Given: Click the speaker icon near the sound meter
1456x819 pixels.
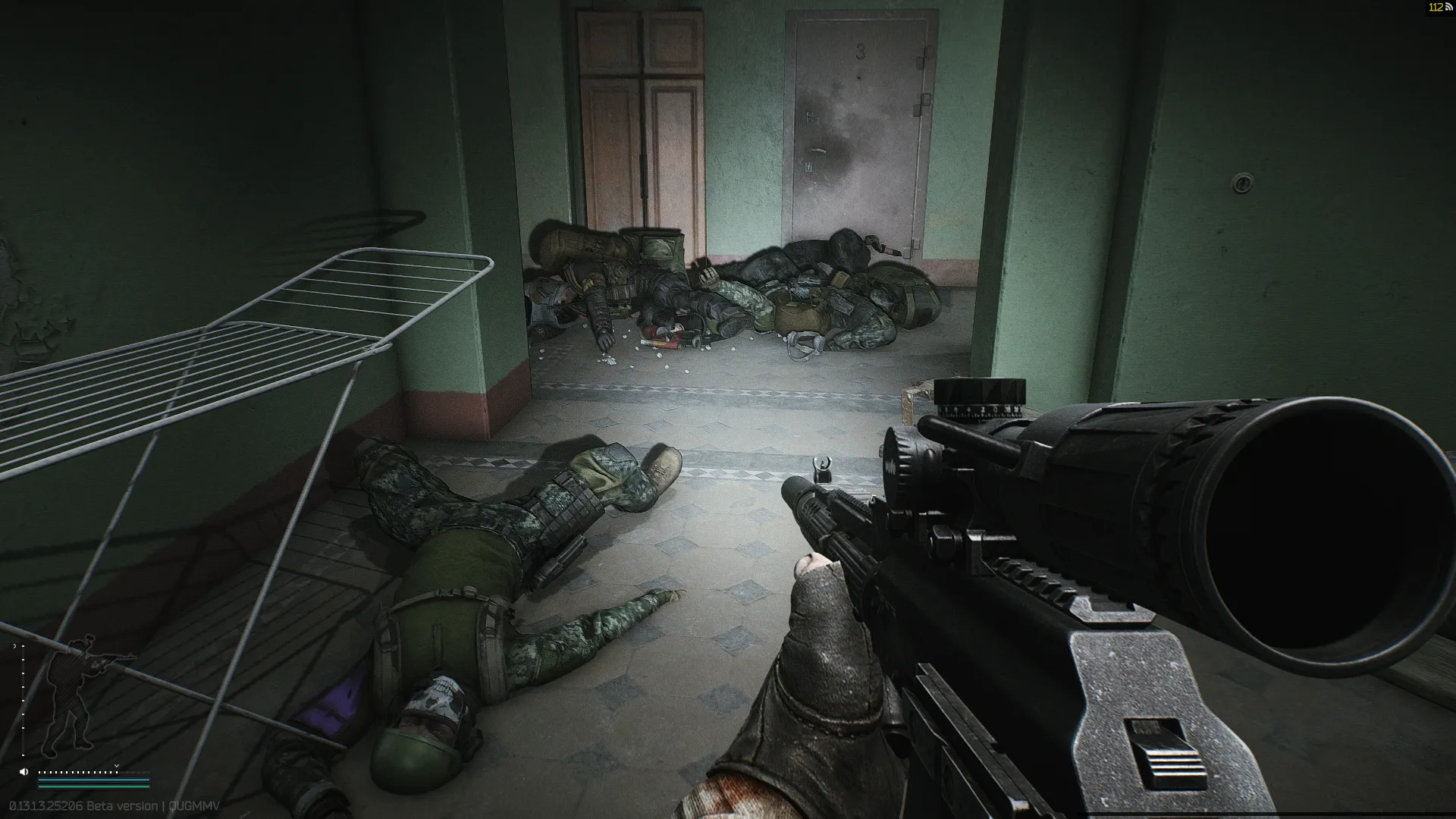Looking at the screenshot, I should point(24,772).
